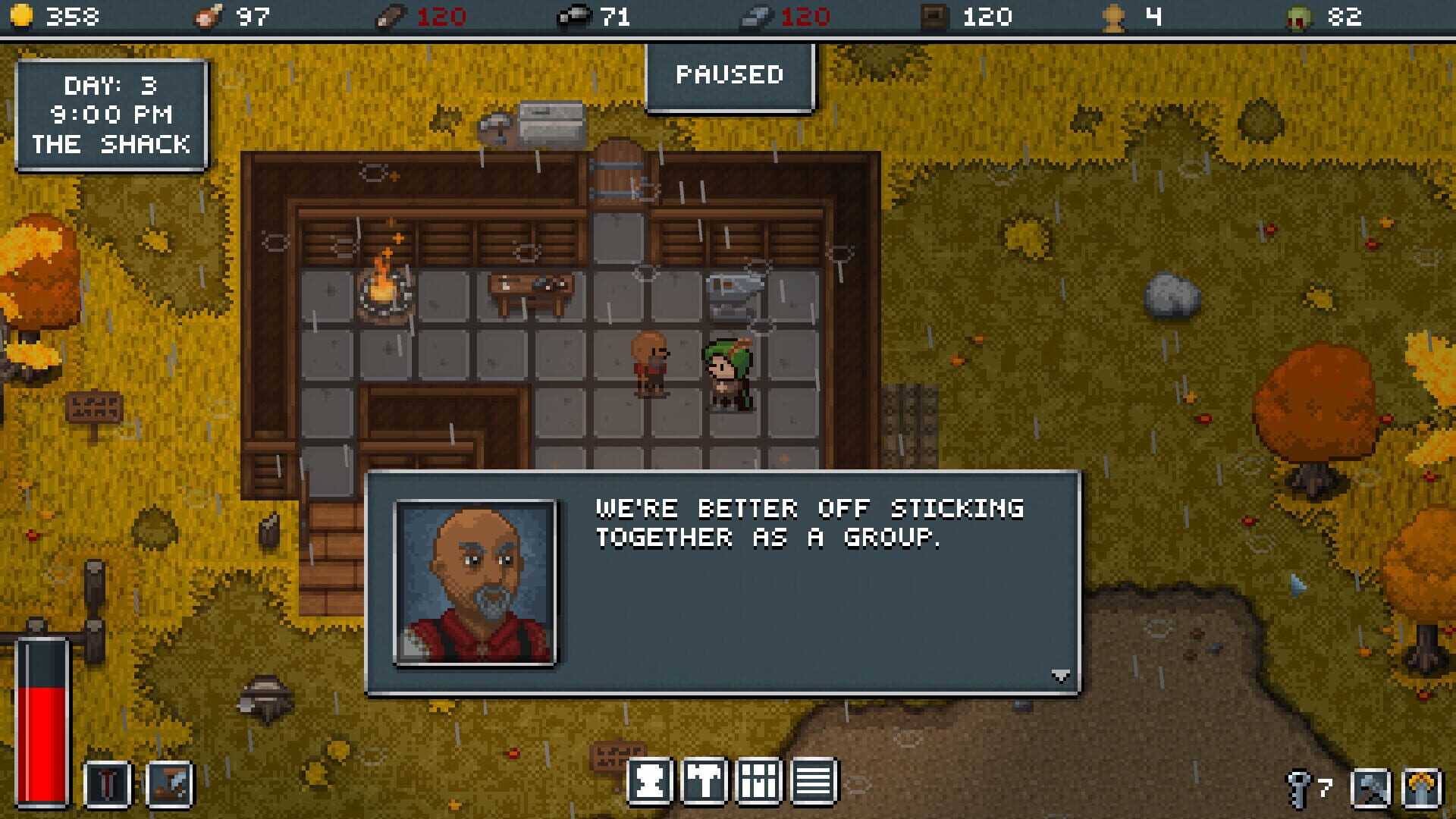This screenshot has width=1456, height=819.
Task: Advance the dialogue box text
Action: point(796,584)
